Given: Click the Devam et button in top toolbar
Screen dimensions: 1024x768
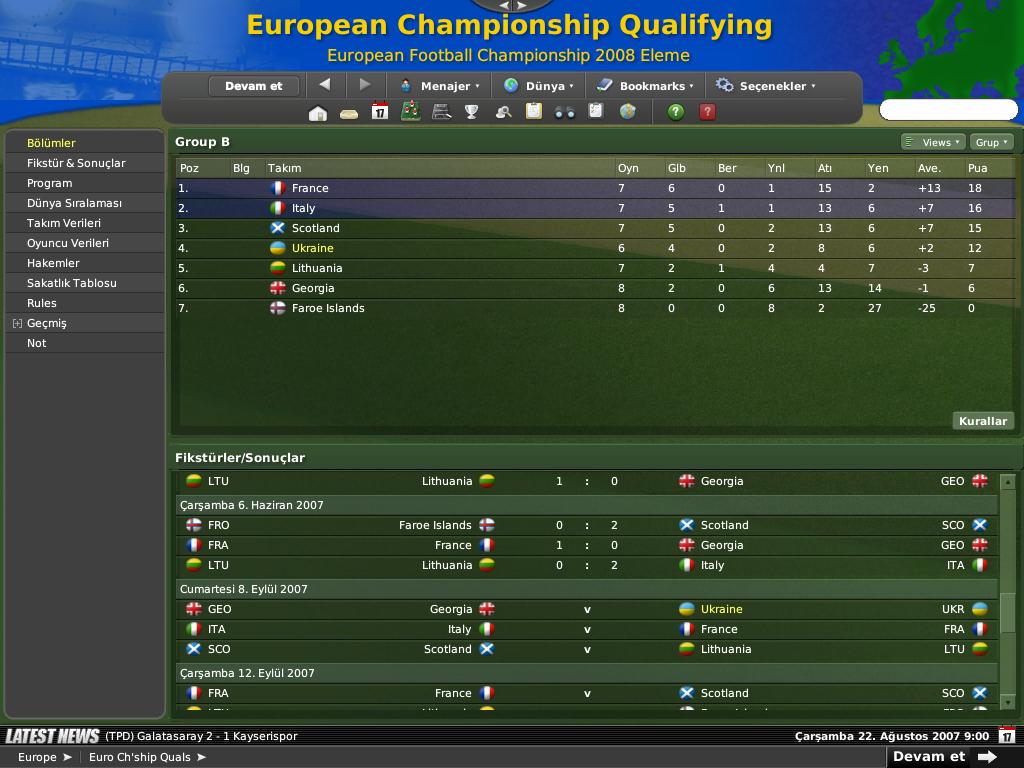Looking at the screenshot, I should 253,86.
